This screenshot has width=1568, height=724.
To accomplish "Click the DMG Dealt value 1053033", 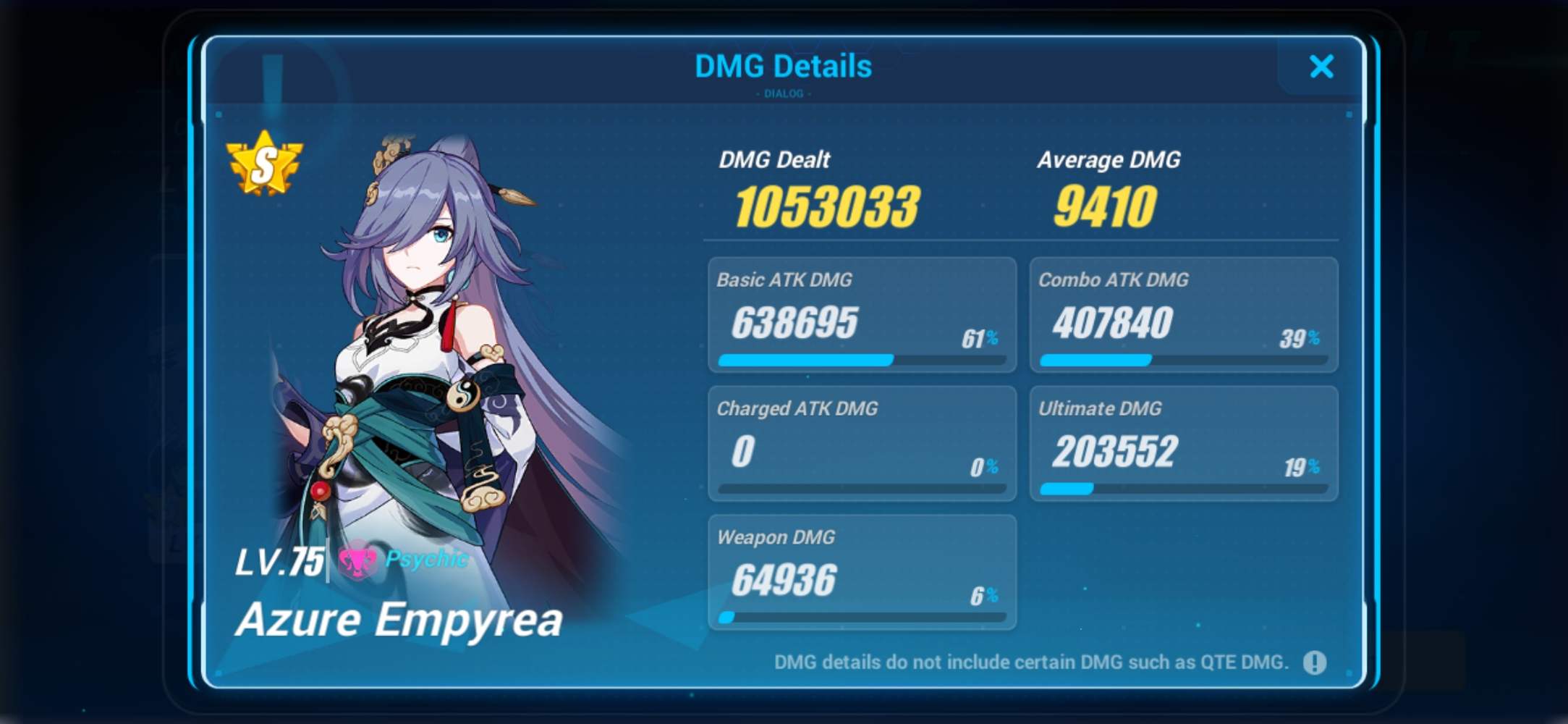I will coord(823,206).
